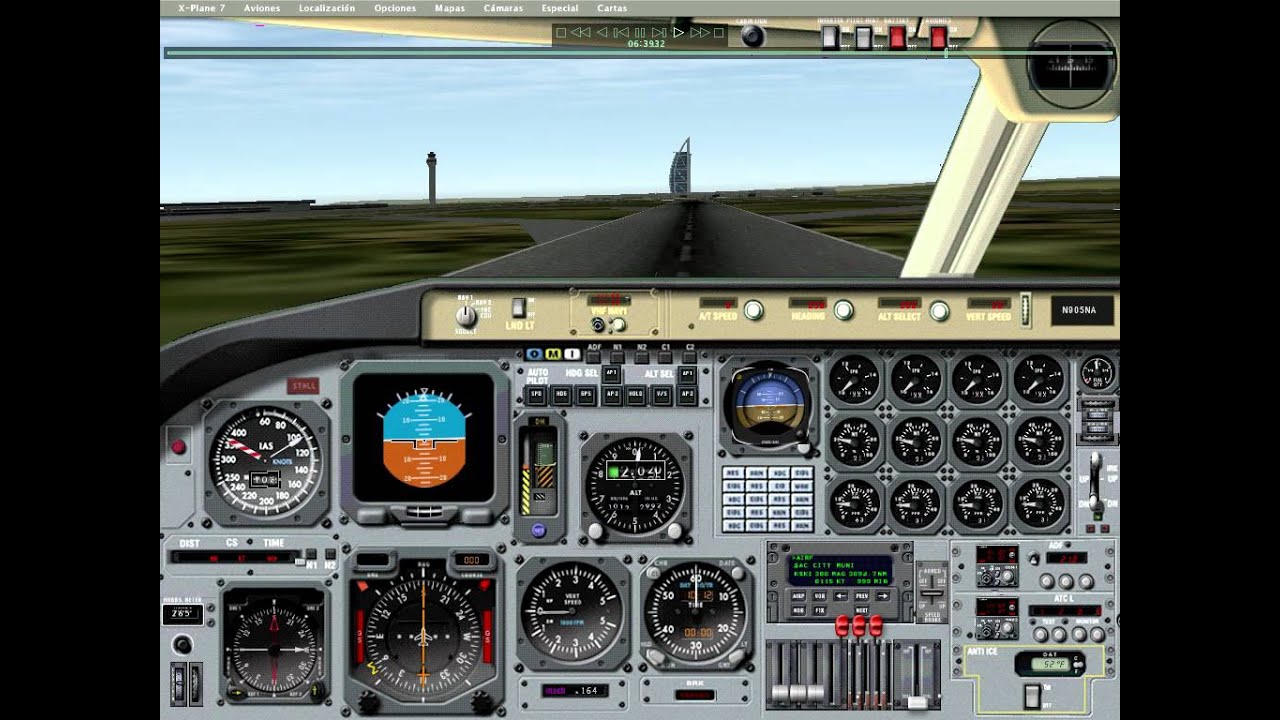This screenshot has width=1280, height=720.
Task: Select the VOR key on the FMS
Action: pos(819,596)
